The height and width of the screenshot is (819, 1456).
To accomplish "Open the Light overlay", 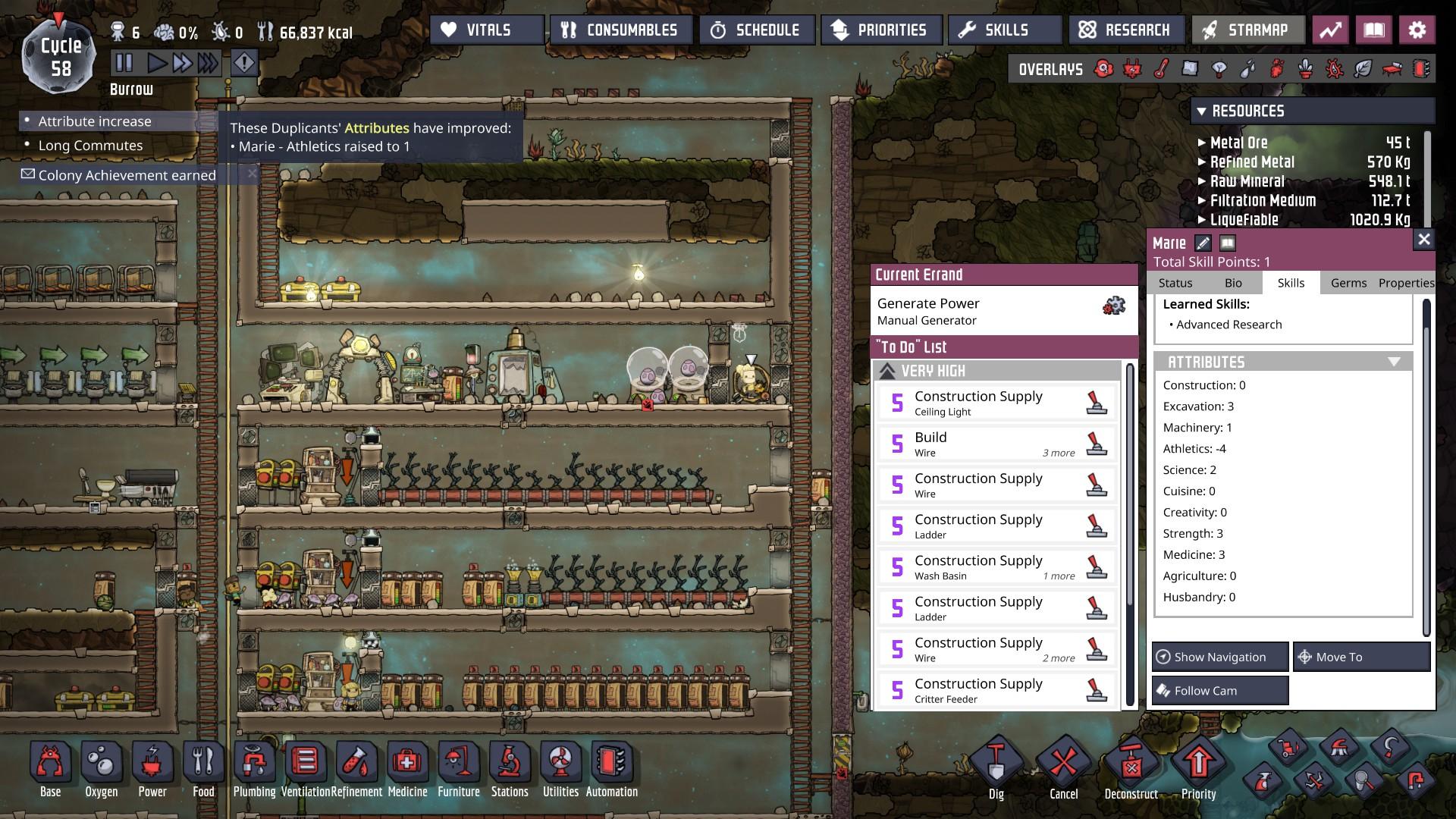I will click(x=1218, y=69).
